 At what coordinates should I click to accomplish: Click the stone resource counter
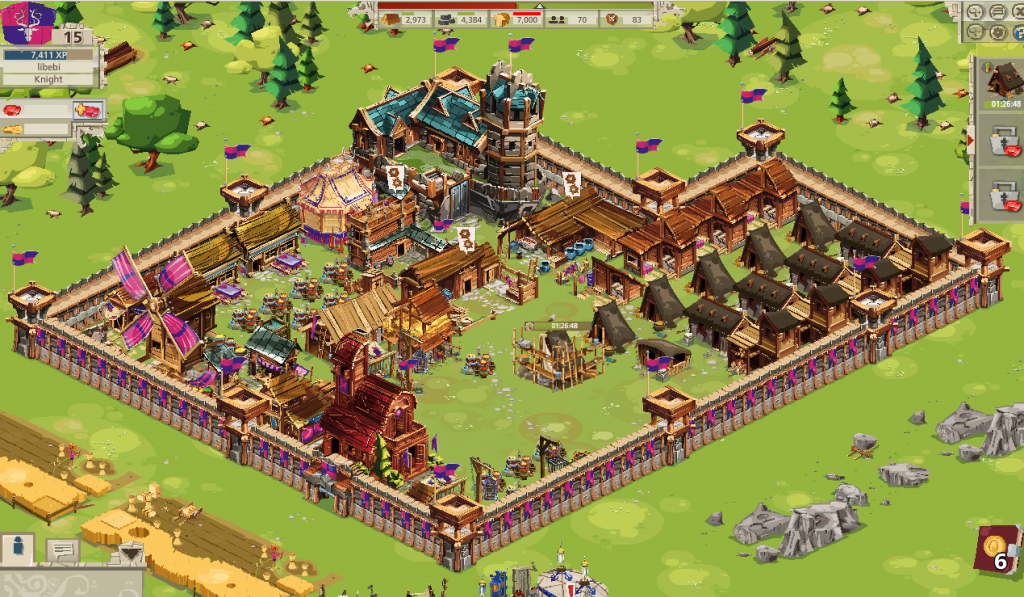460,20
